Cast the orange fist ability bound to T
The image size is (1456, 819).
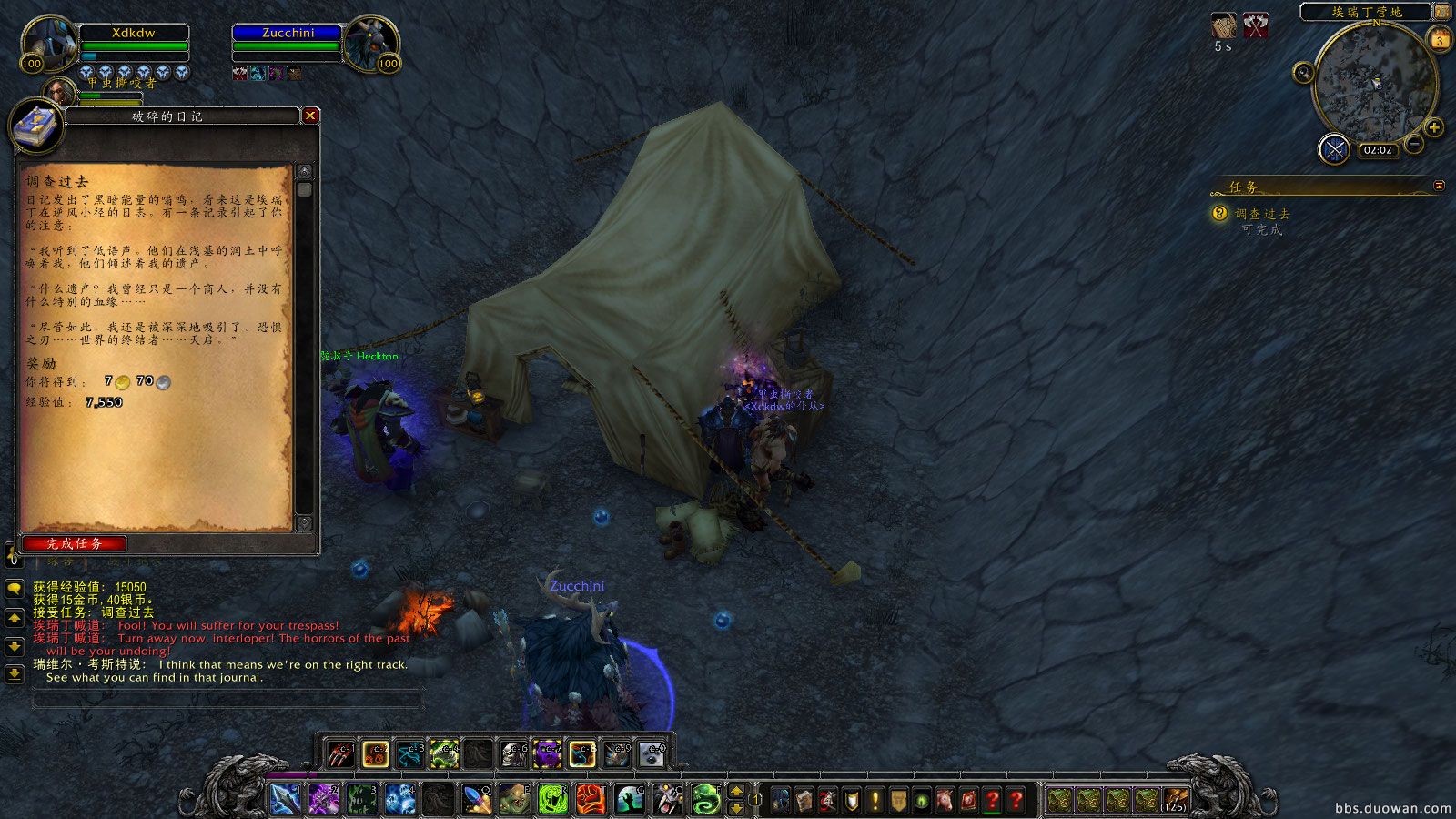point(591,799)
